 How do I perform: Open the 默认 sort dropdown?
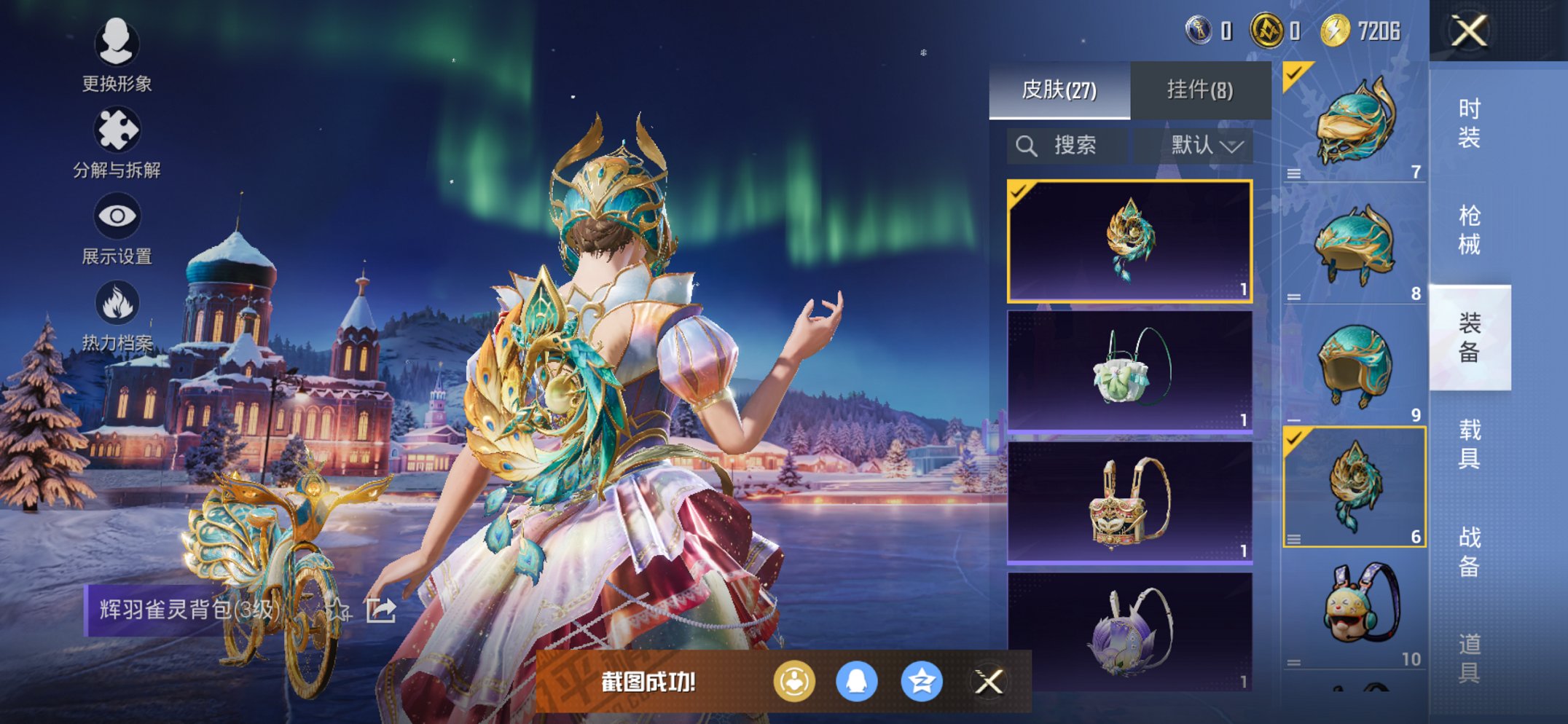pos(1205,146)
